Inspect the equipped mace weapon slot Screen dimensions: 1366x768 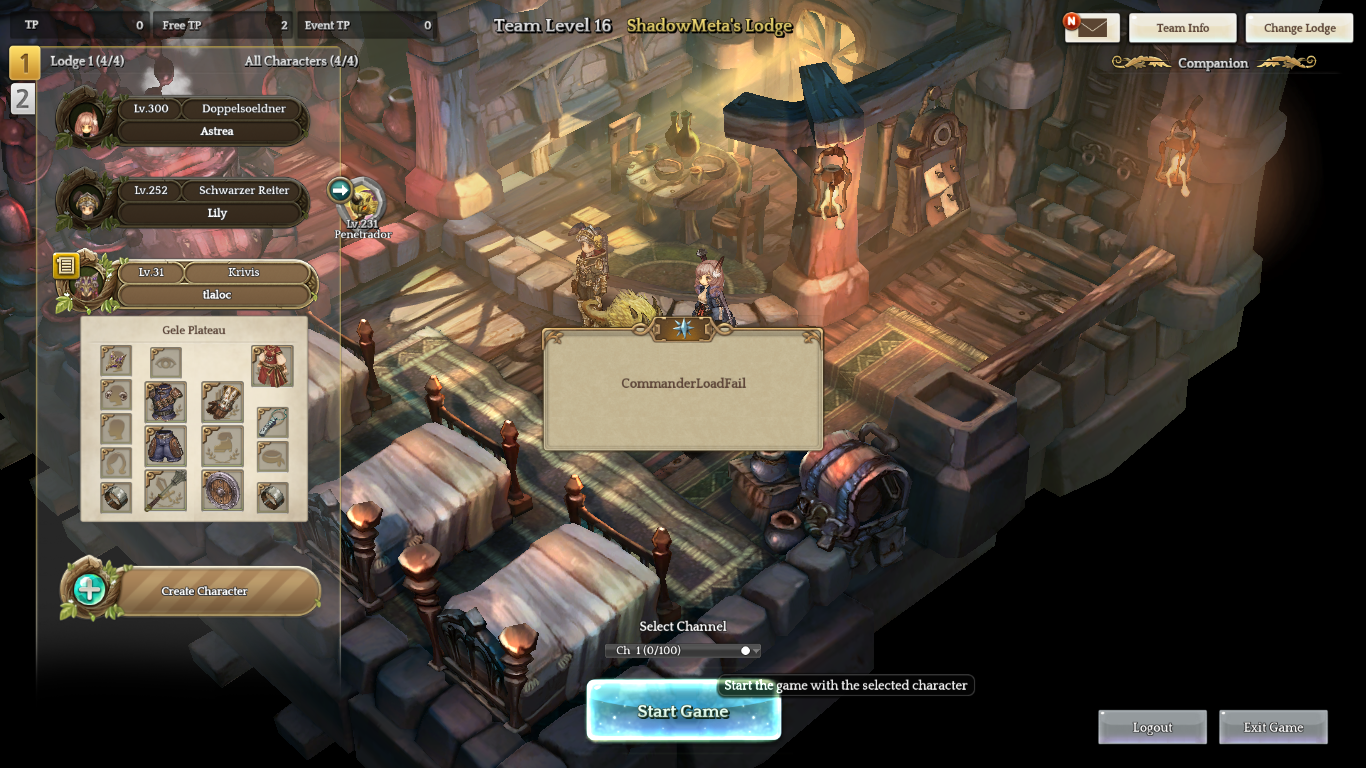(166, 491)
